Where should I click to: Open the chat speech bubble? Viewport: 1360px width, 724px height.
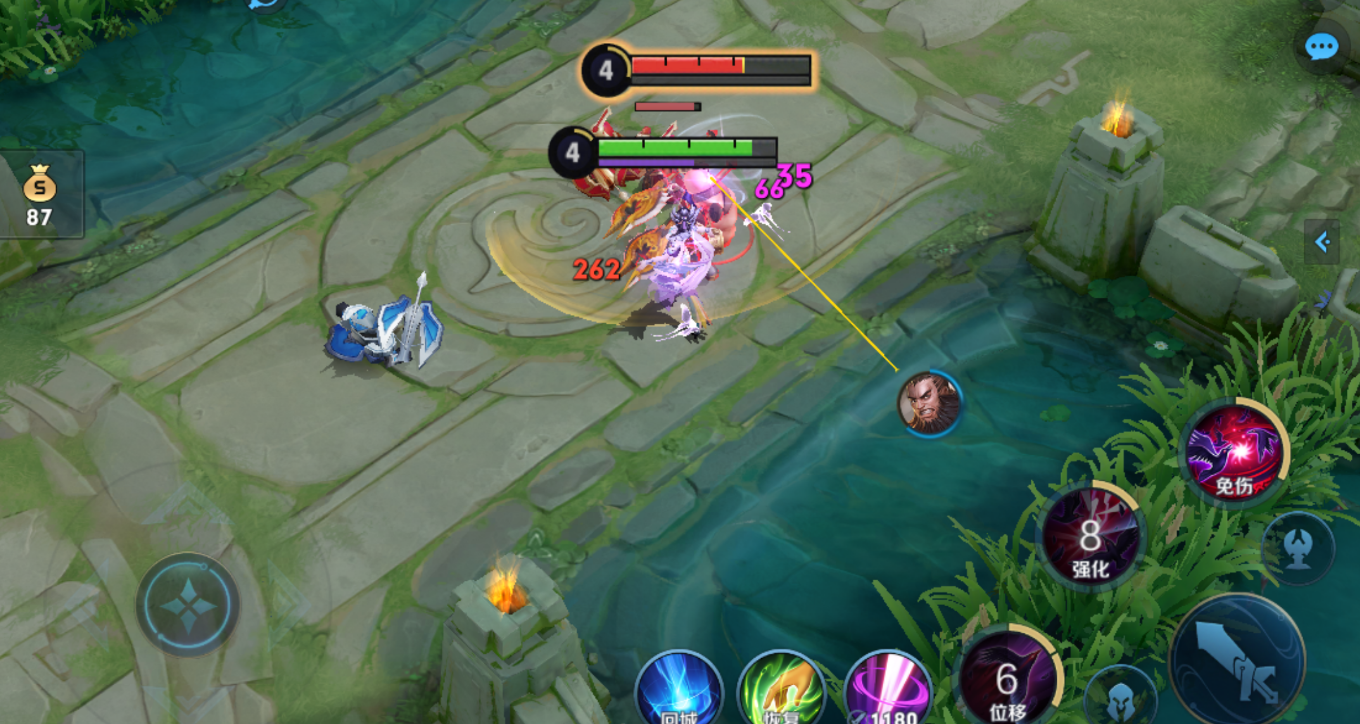[1321, 46]
